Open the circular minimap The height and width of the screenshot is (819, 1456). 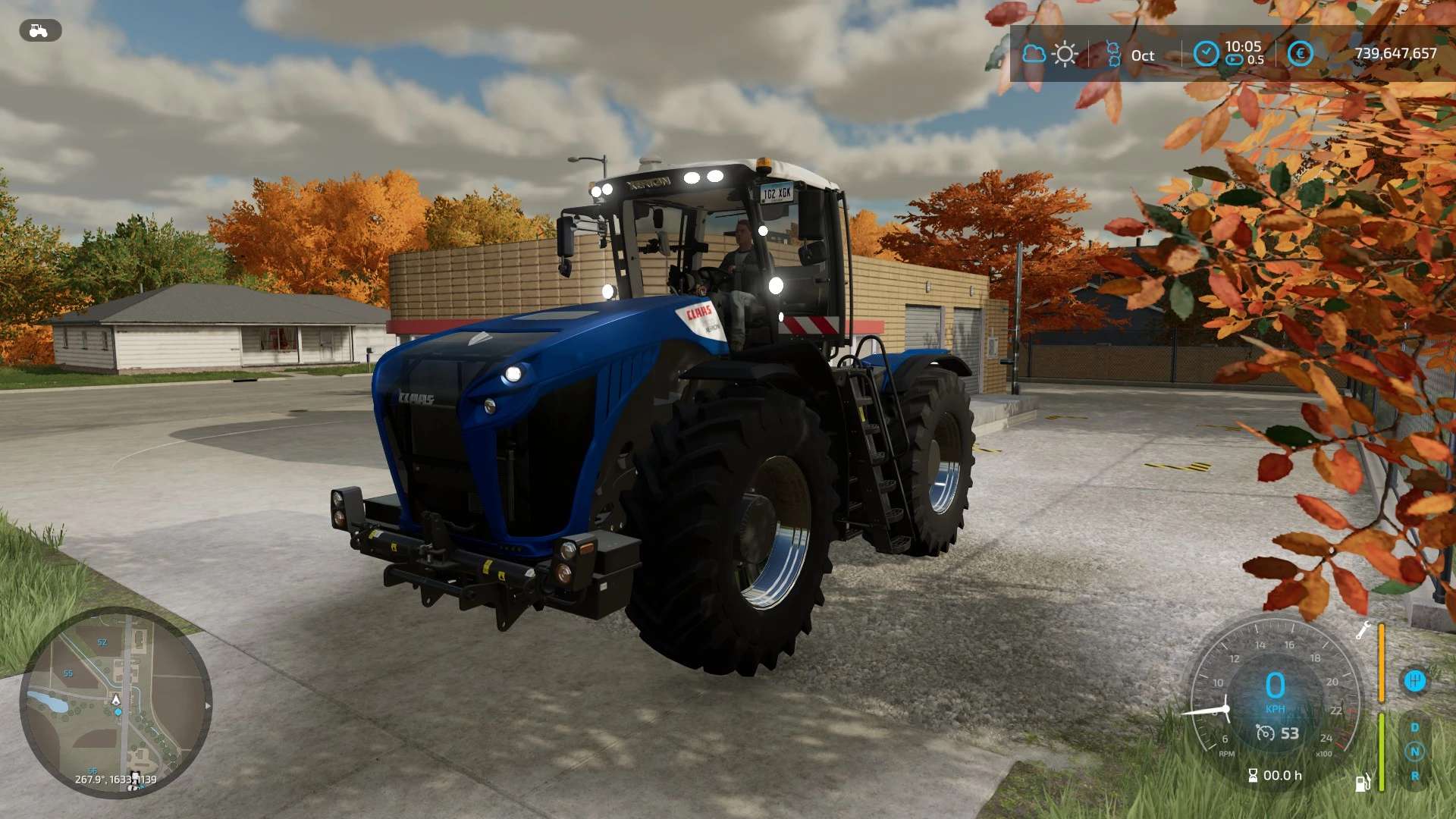pos(115,702)
